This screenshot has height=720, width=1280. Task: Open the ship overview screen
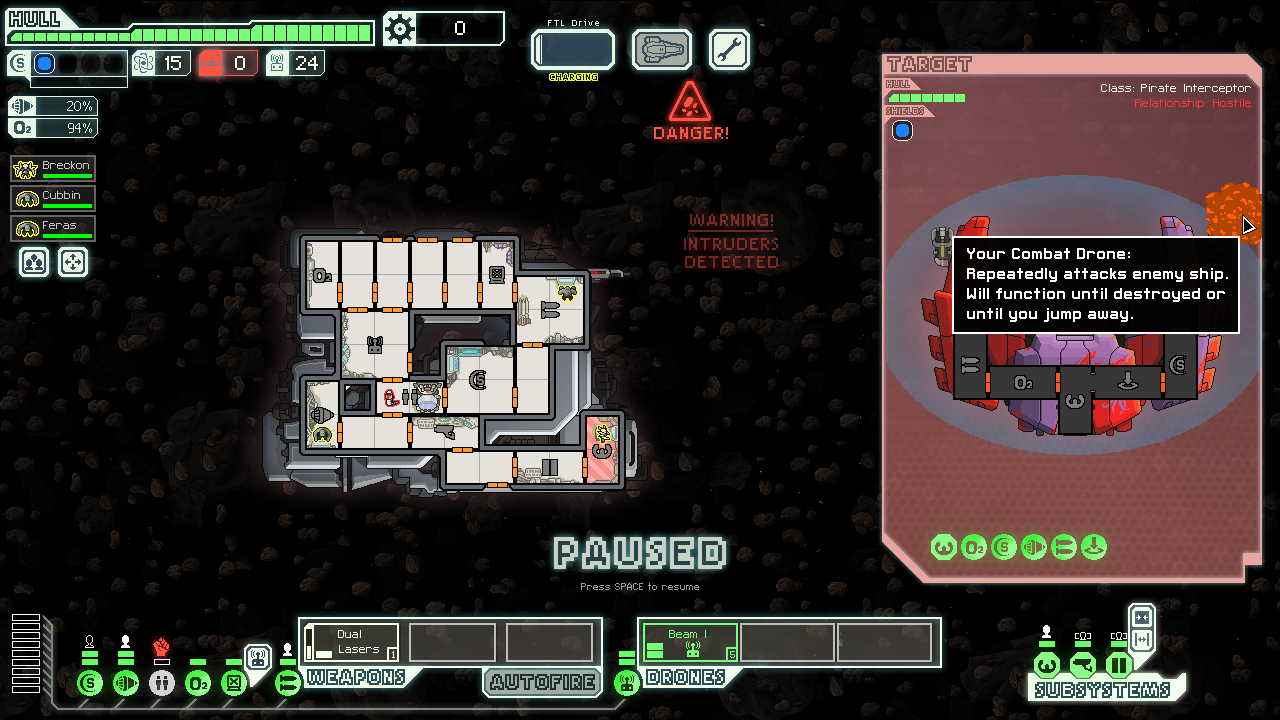pos(662,49)
